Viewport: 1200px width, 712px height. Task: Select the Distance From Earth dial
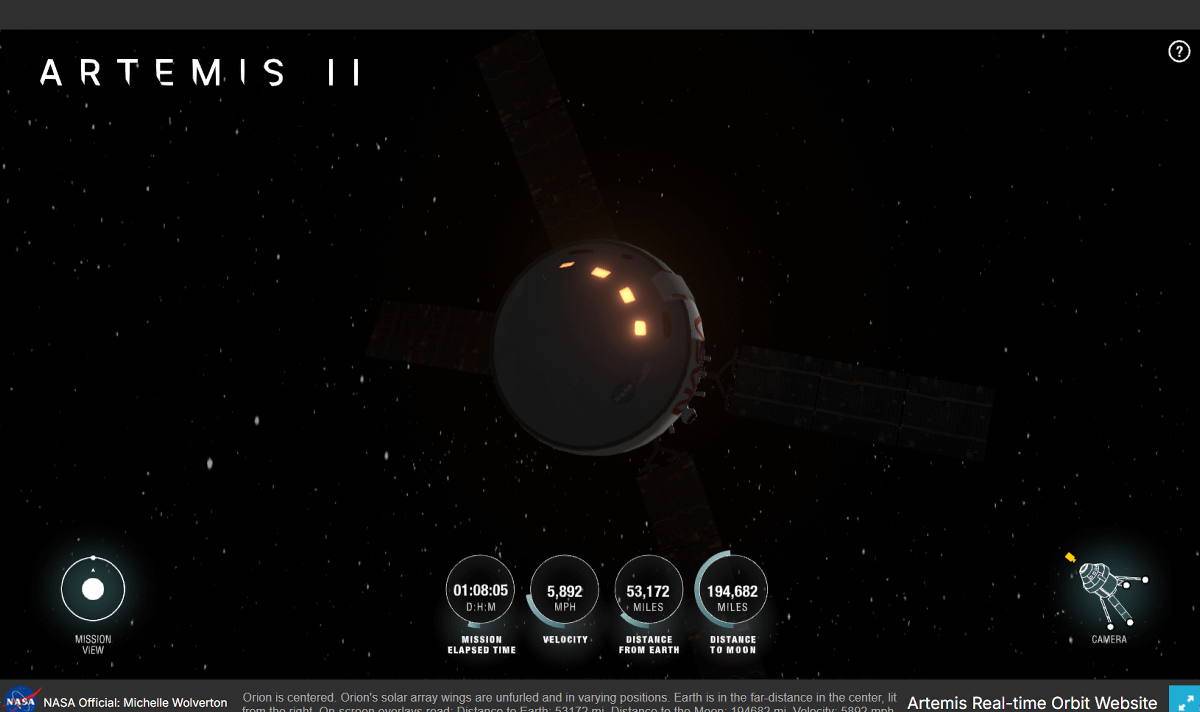(649, 591)
